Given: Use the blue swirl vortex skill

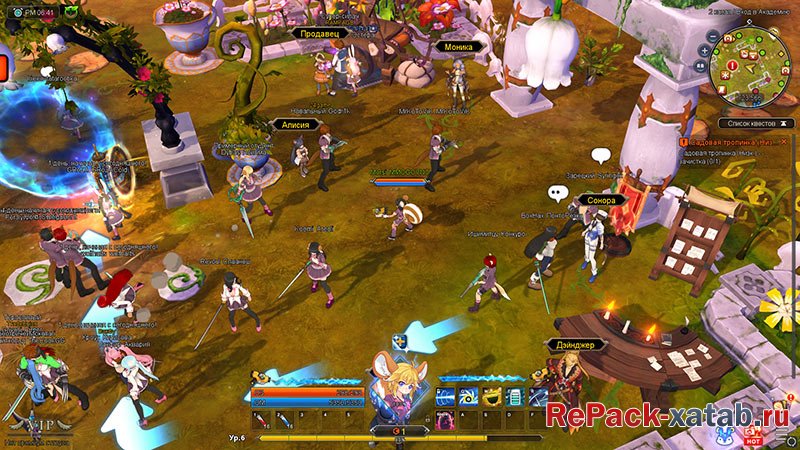Looking at the screenshot, I should 467,397.
